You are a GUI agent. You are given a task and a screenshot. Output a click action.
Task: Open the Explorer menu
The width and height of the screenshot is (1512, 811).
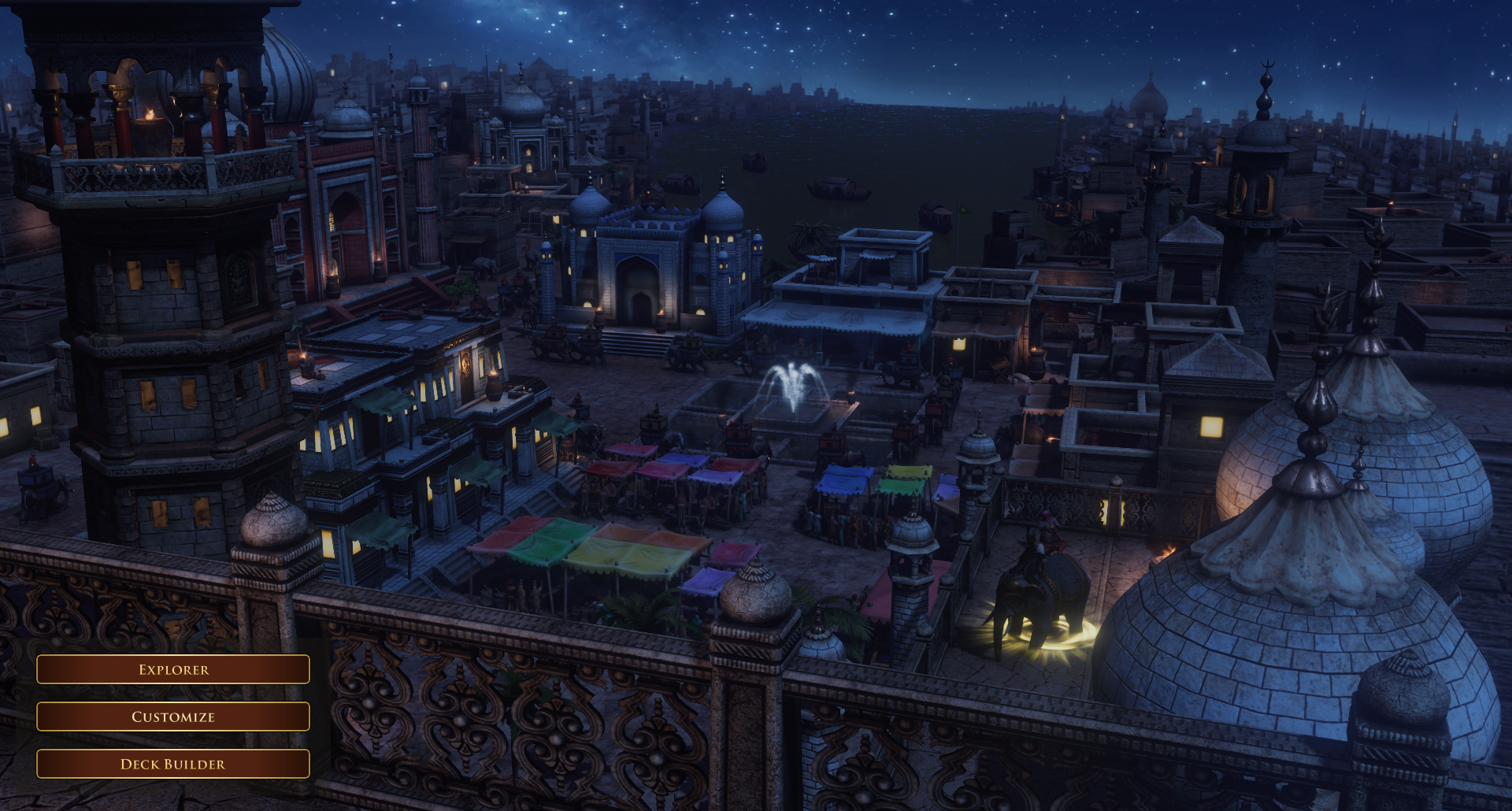click(x=173, y=669)
